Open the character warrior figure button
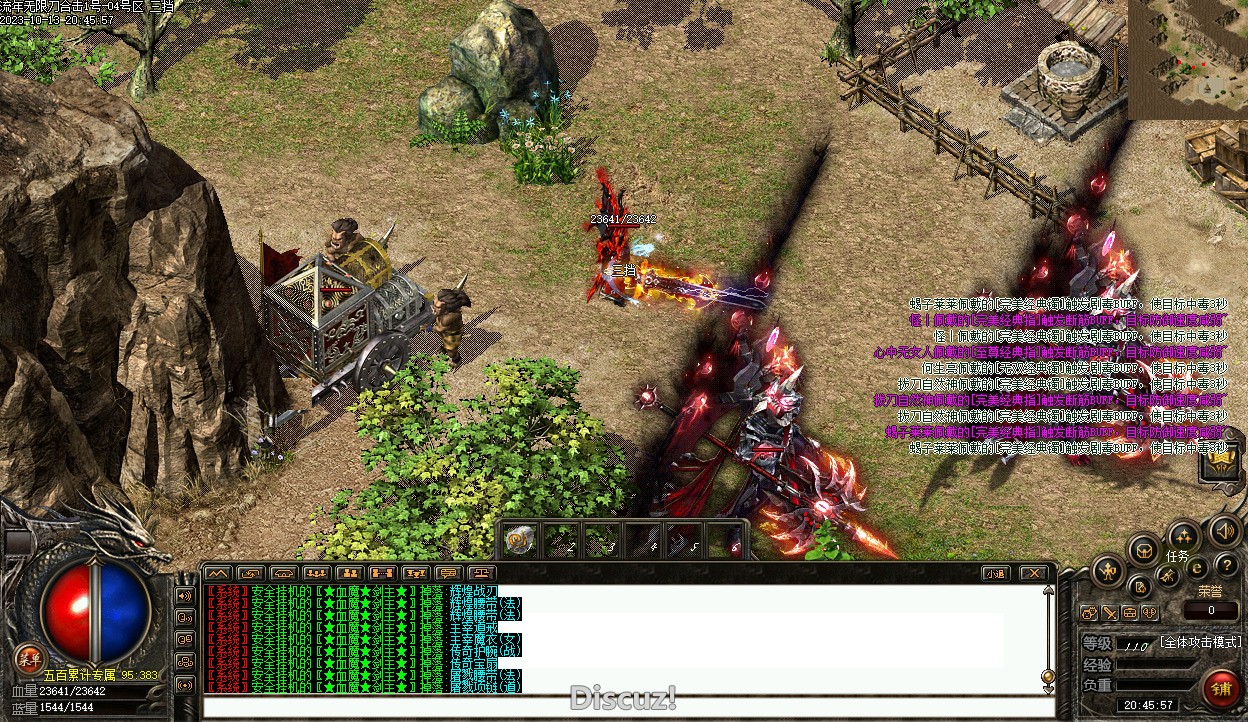The width and height of the screenshot is (1248, 722). click(1108, 572)
